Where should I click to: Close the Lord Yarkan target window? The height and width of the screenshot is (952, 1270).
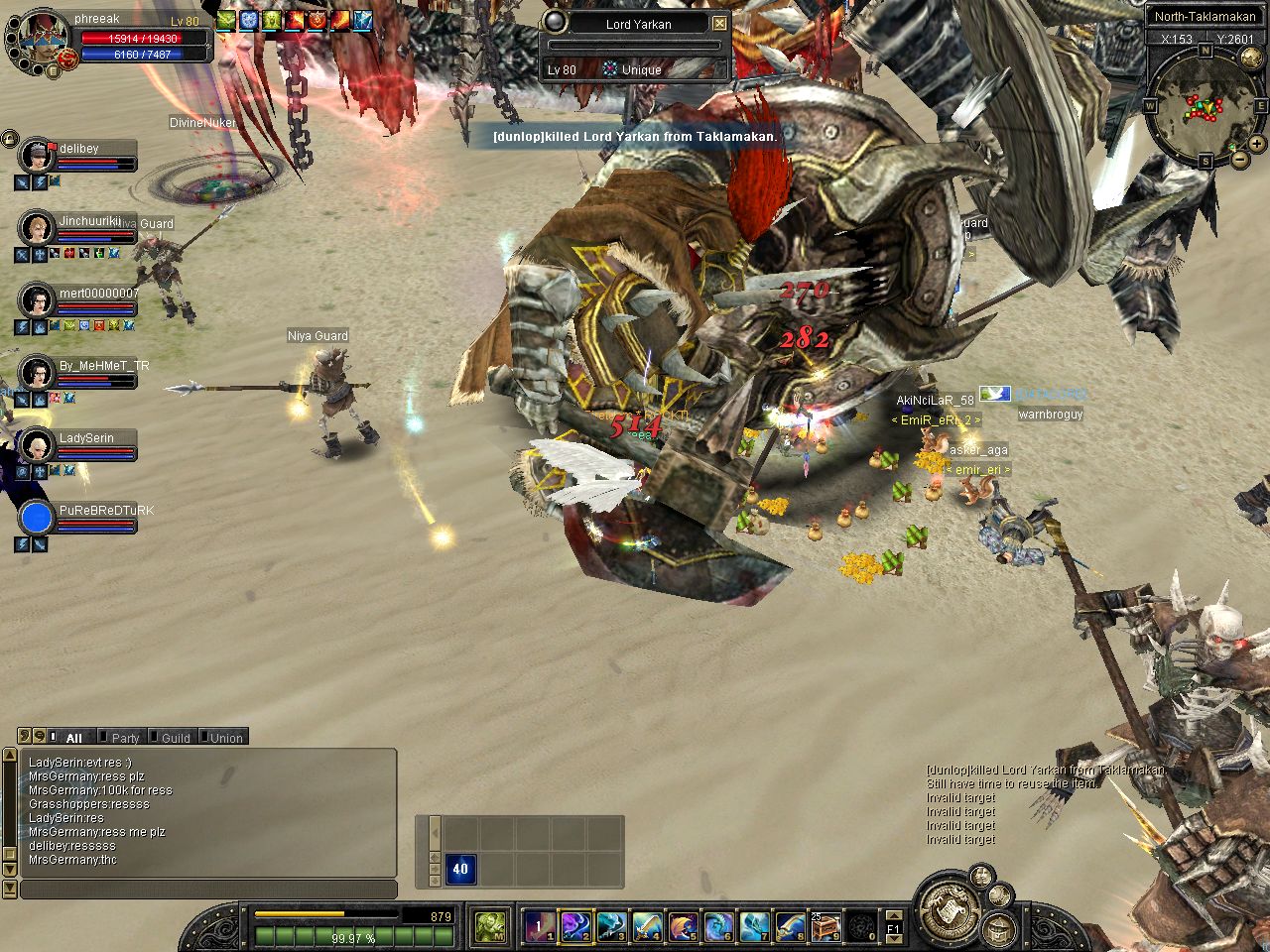(x=720, y=24)
